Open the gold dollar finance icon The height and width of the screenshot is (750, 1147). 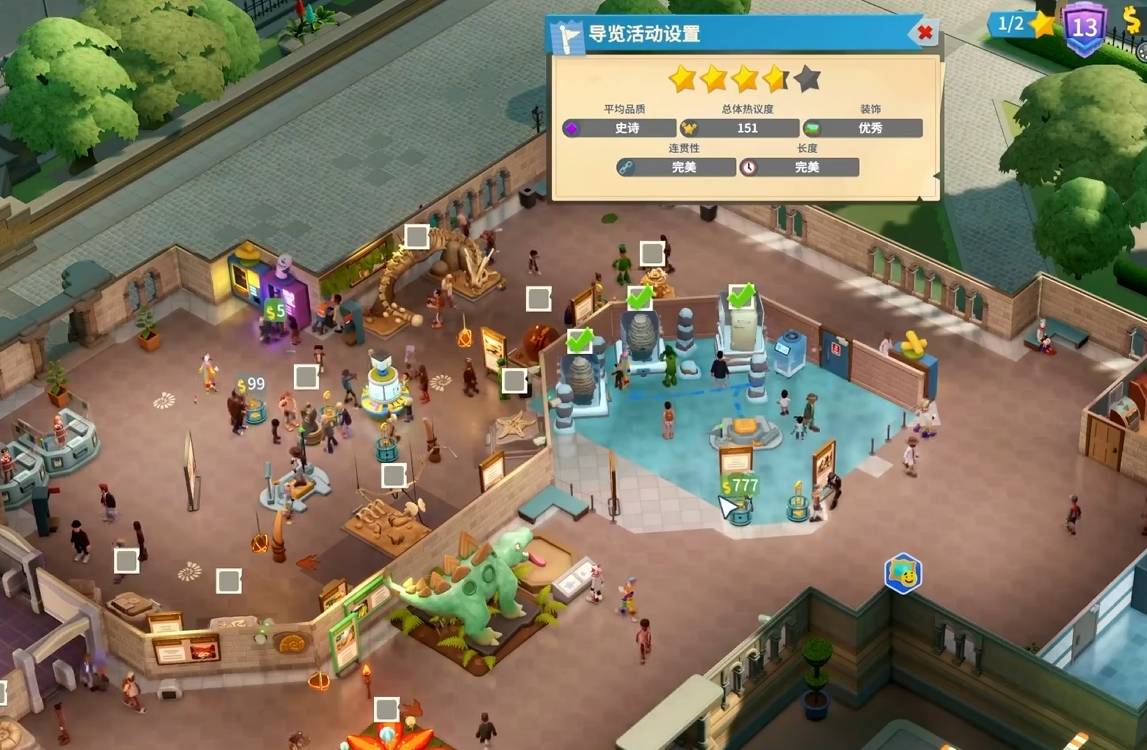point(1132,22)
